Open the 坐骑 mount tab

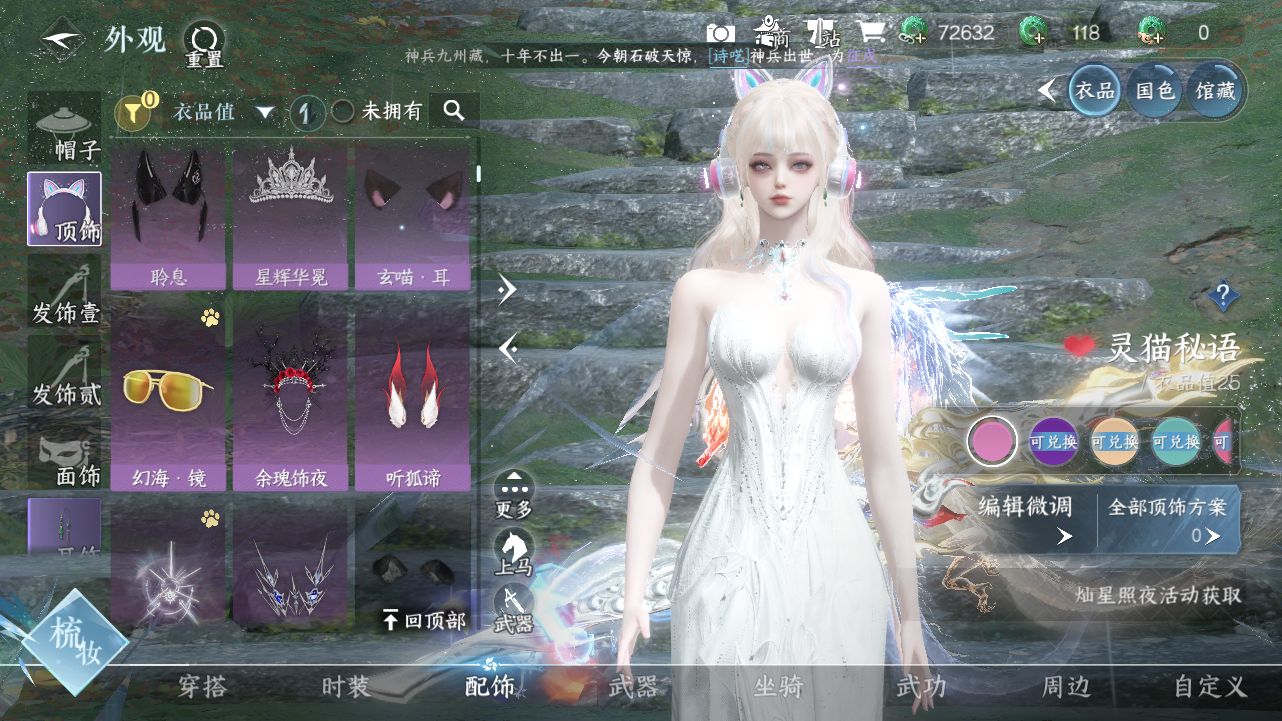pyautogui.click(x=778, y=687)
